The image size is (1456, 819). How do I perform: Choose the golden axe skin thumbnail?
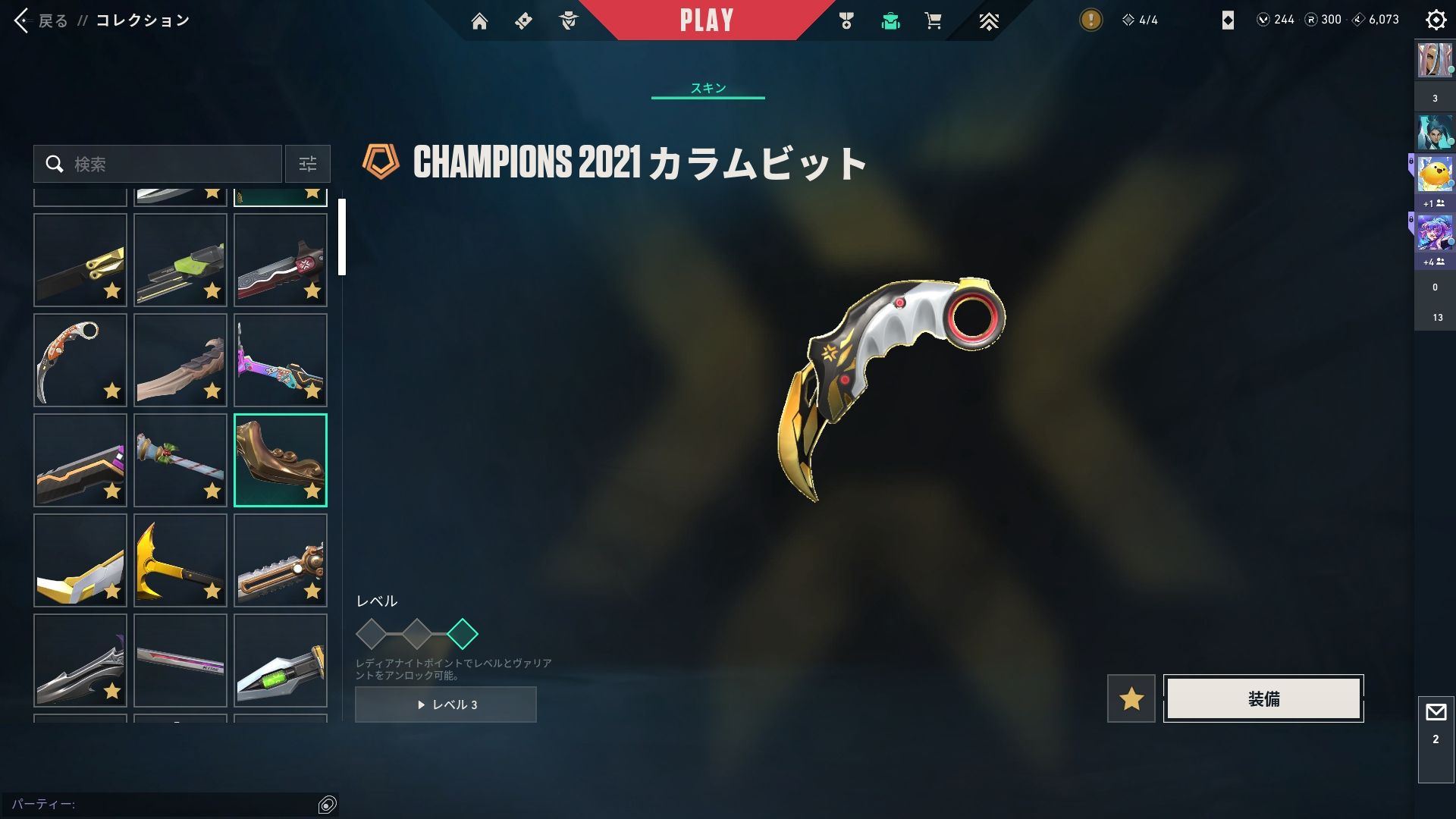click(x=180, y=560)
